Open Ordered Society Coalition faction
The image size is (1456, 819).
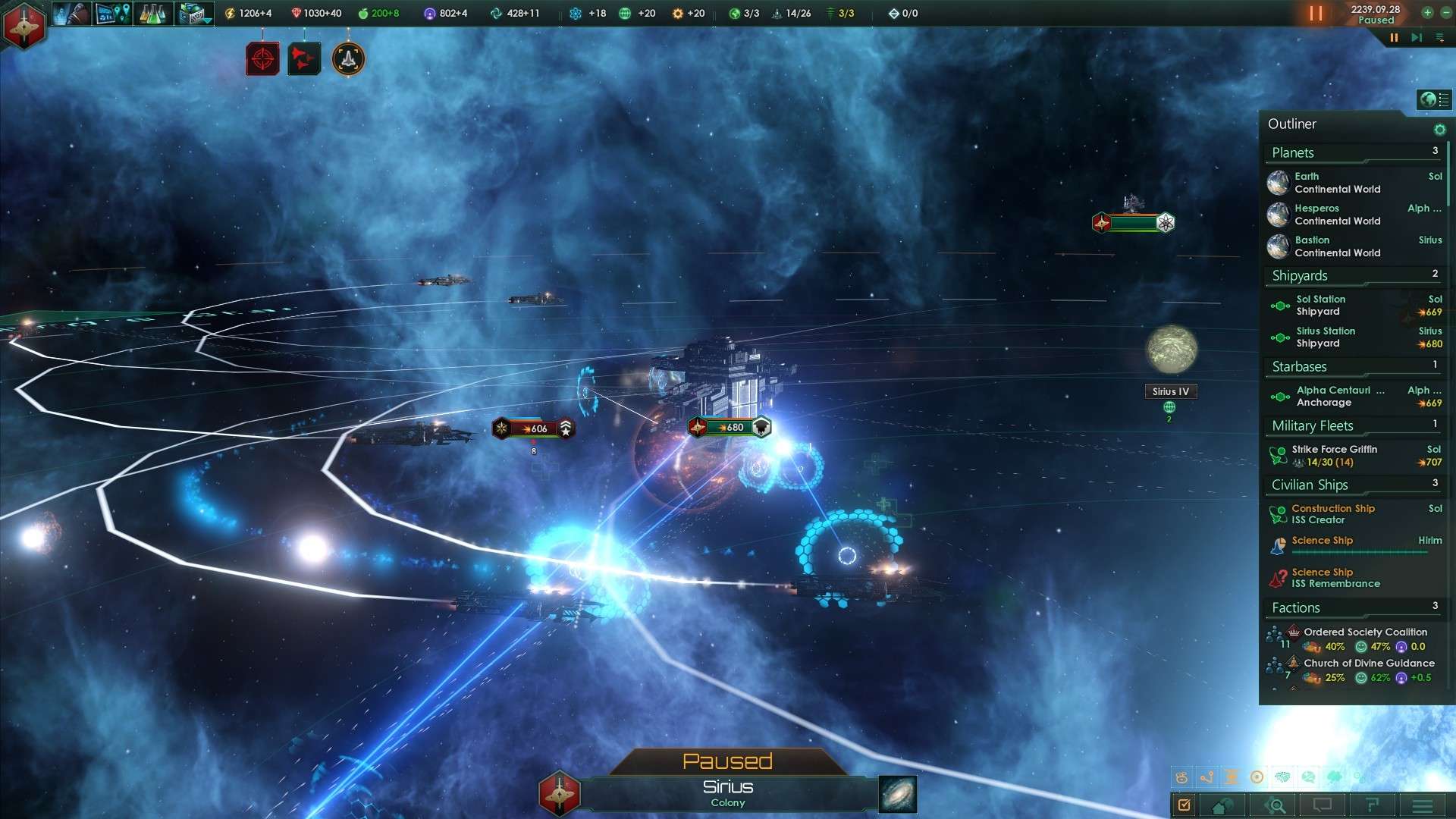point(1364,632)
